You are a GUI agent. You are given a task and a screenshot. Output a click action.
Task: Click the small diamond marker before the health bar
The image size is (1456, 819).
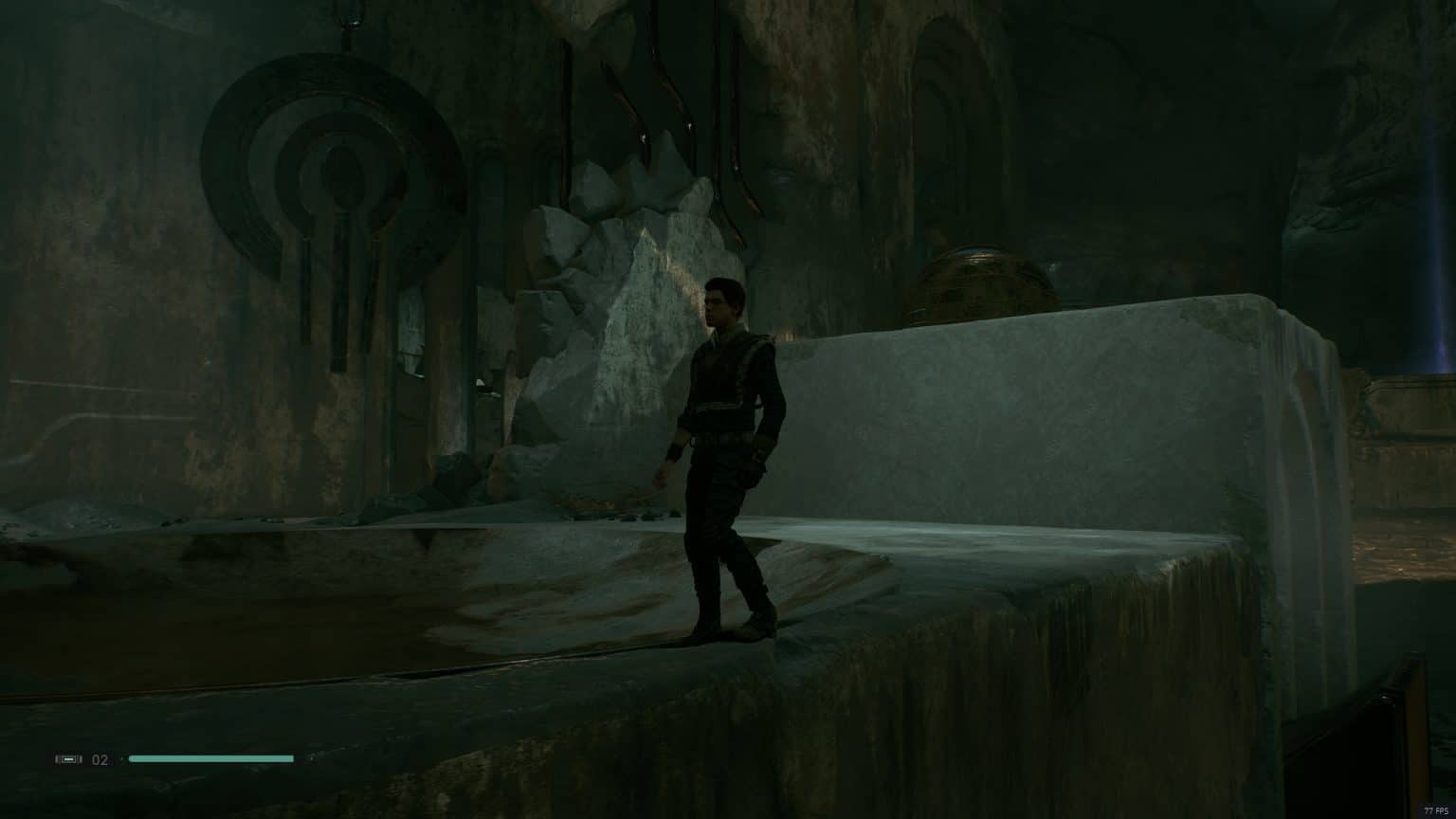pos(122,759)
